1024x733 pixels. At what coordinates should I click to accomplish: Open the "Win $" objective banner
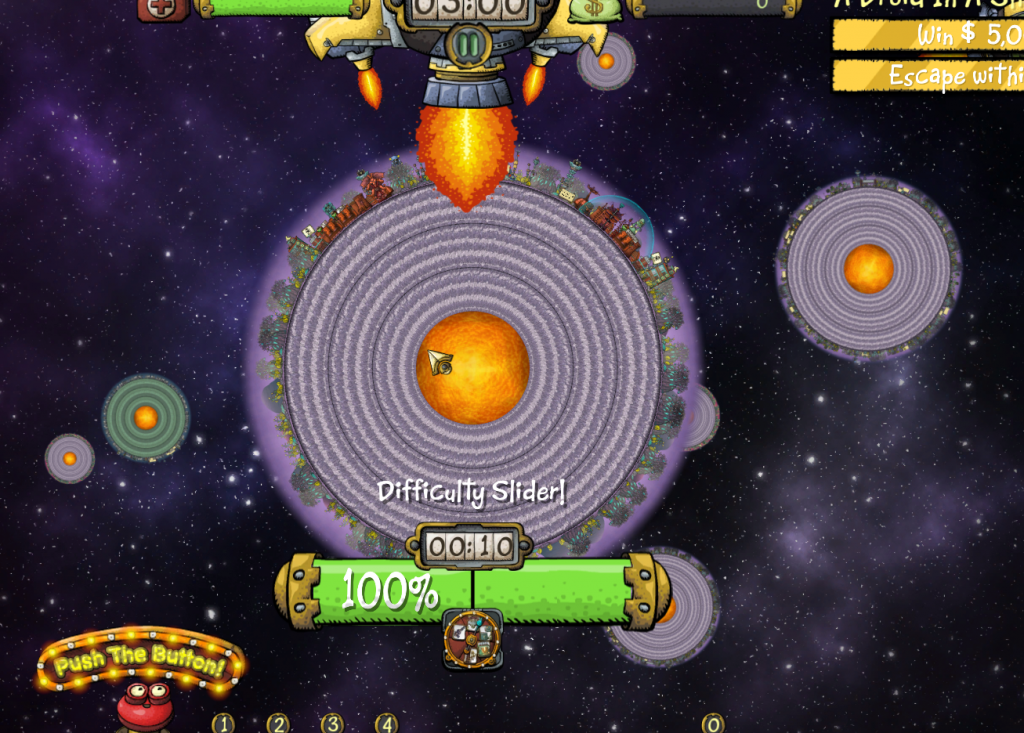(928, 36)
